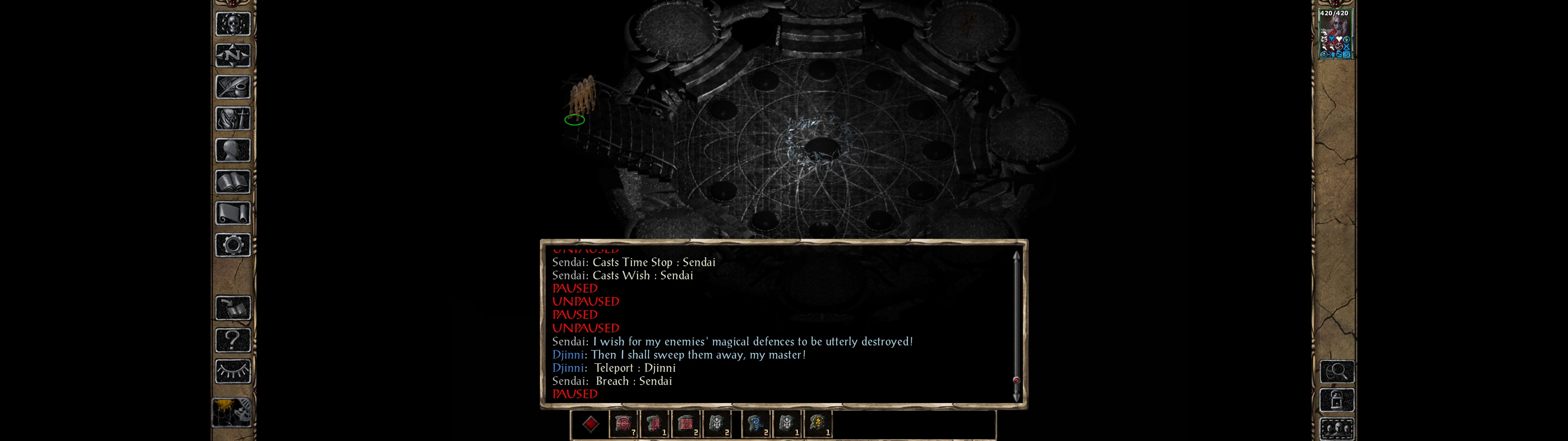The height and width of the screenshot is (441, 1568).
Task: Click the question mark help button
Action: coord(232,339)
